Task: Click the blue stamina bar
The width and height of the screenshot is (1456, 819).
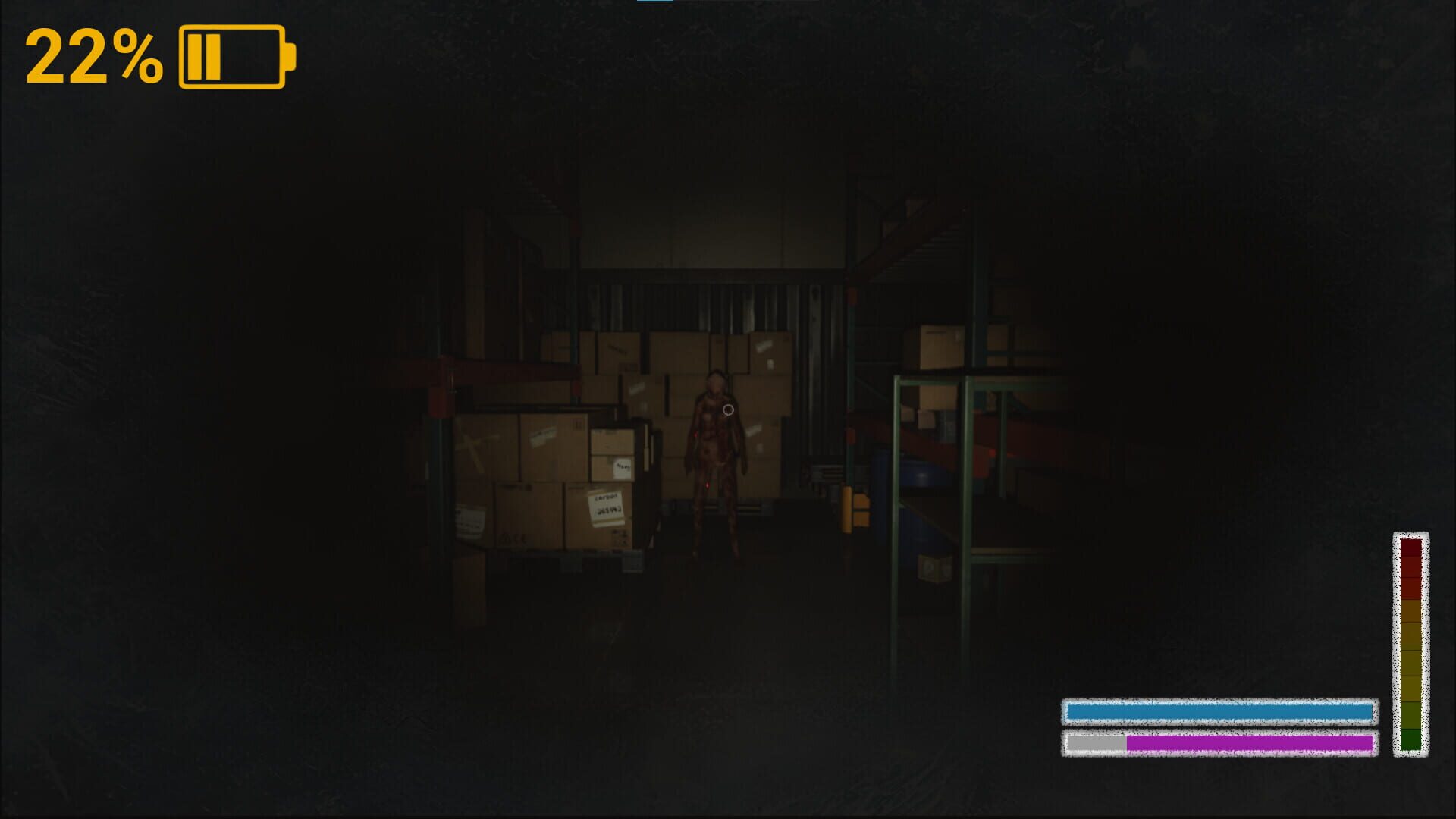Action: (x=1221, y=711)
